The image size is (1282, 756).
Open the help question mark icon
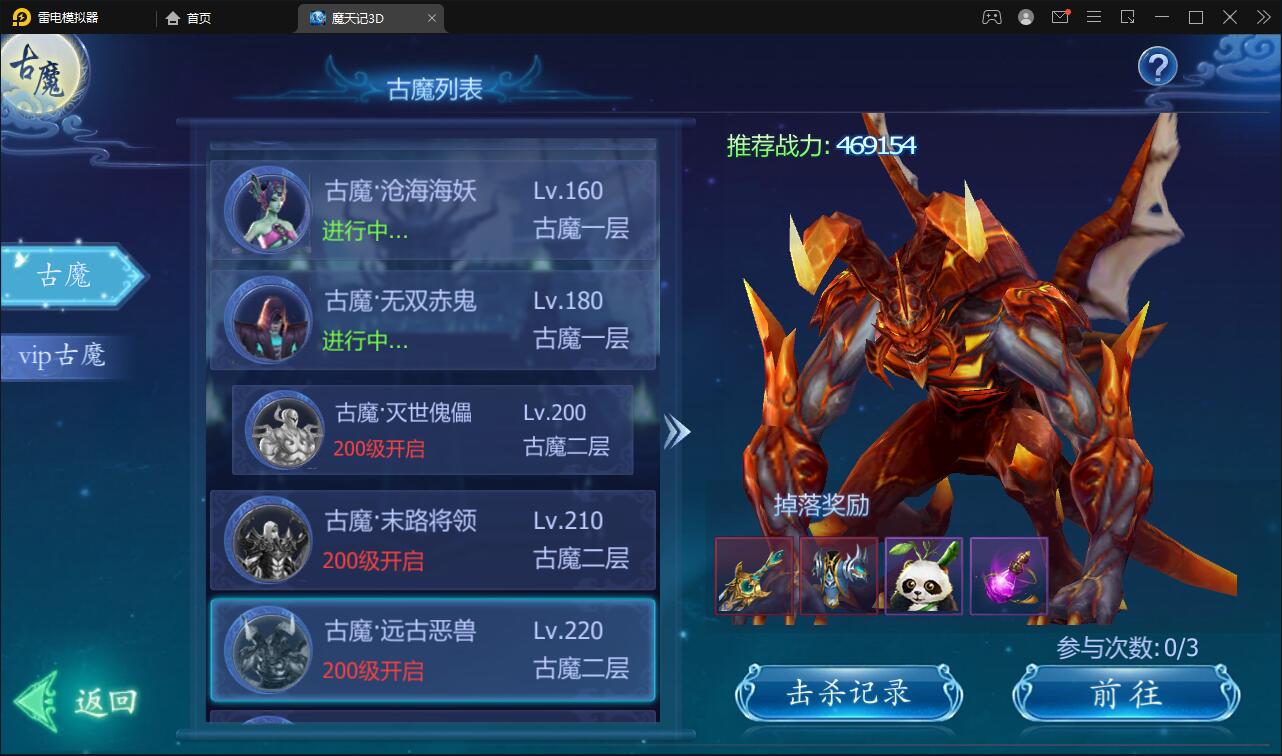[x=1157, y=66]
